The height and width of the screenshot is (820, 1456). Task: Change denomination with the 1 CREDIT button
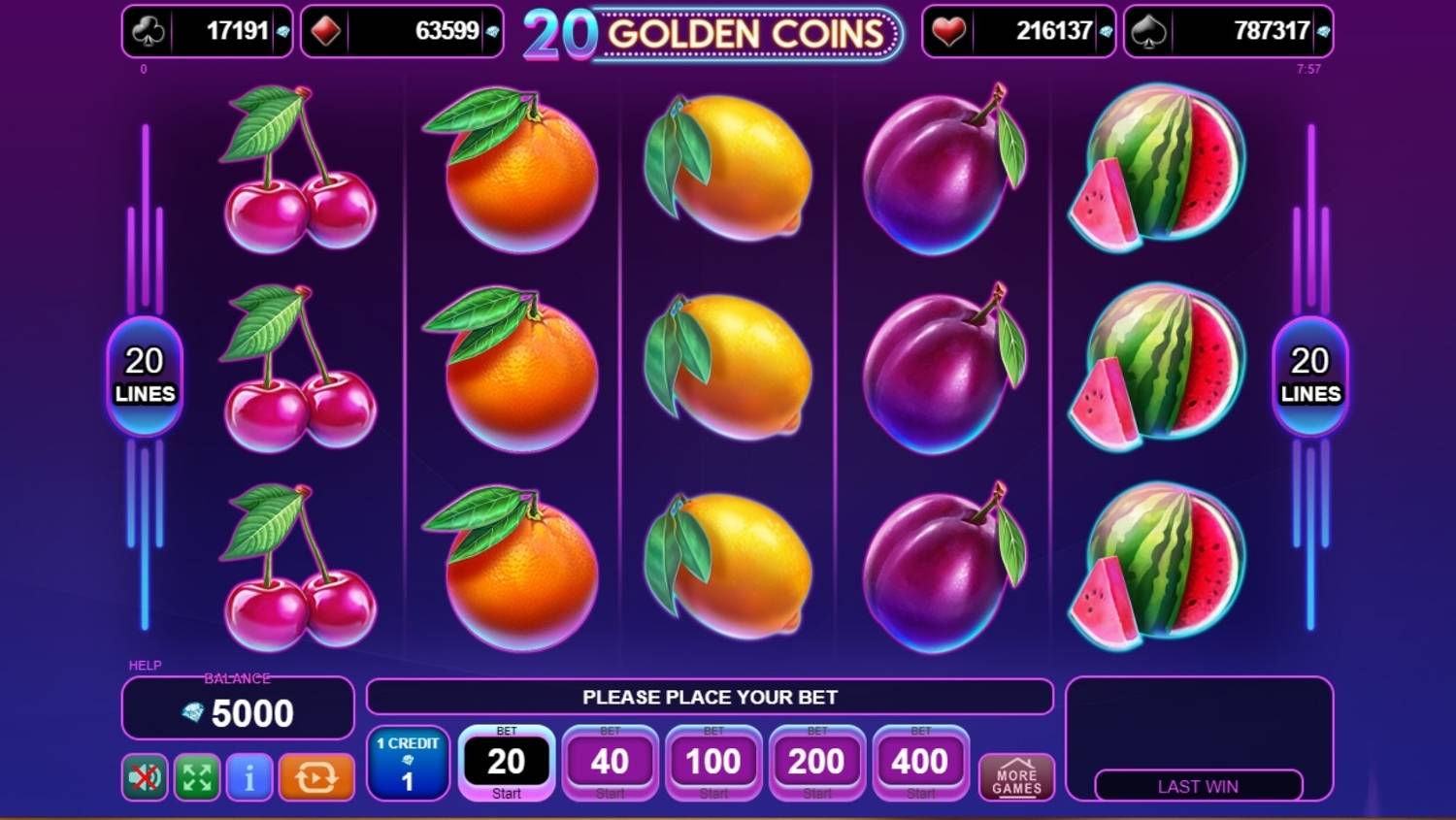pos(408,766)
